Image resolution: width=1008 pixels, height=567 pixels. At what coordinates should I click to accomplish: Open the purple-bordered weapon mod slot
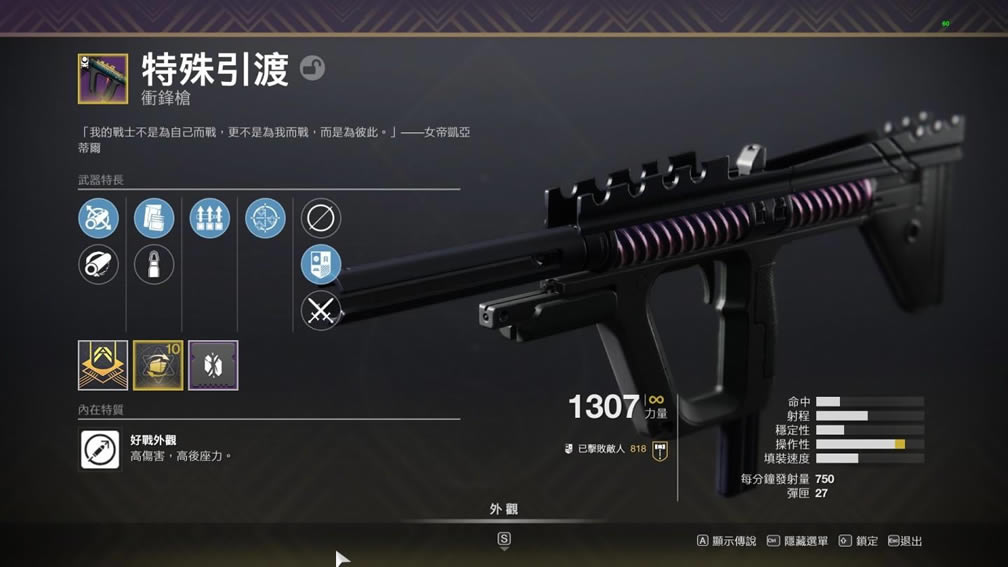point(213,365)
